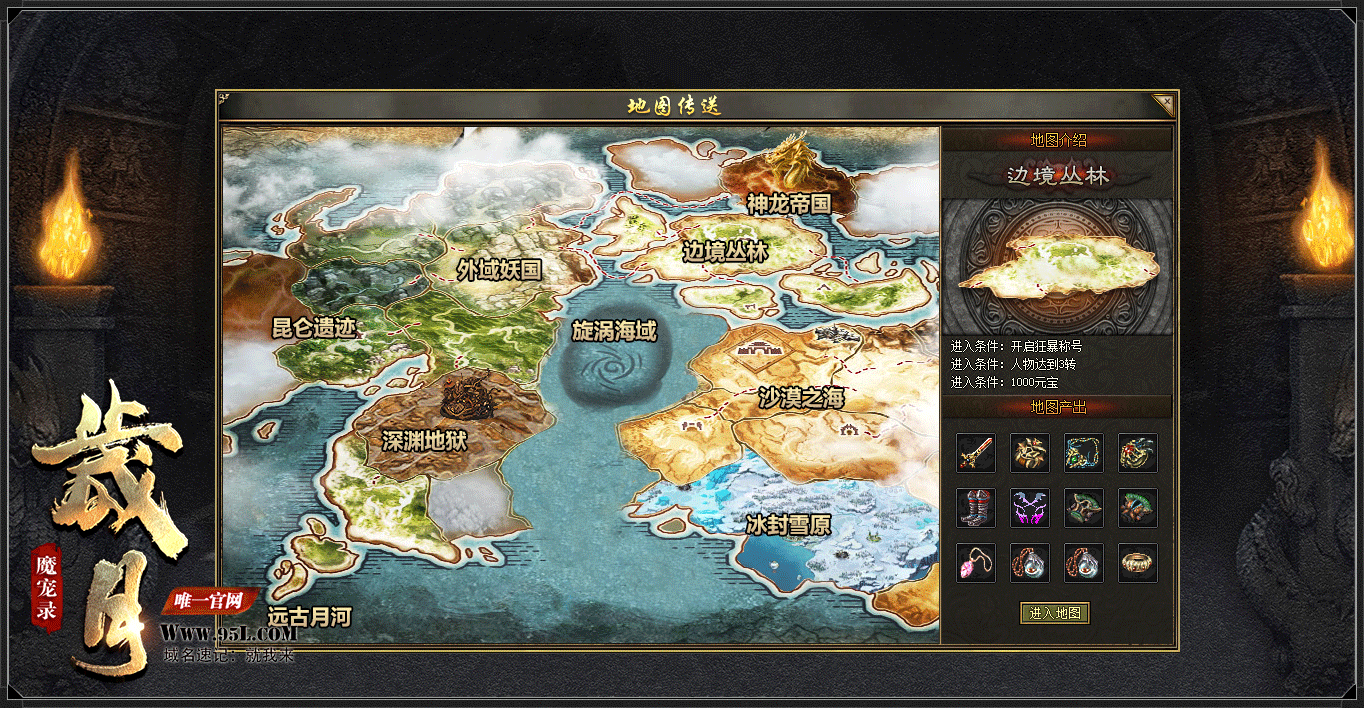Image resolution: width=1364 pixels, height=708 pixels.
Task: Select the 深渊地狱 region
Action: 425,440
